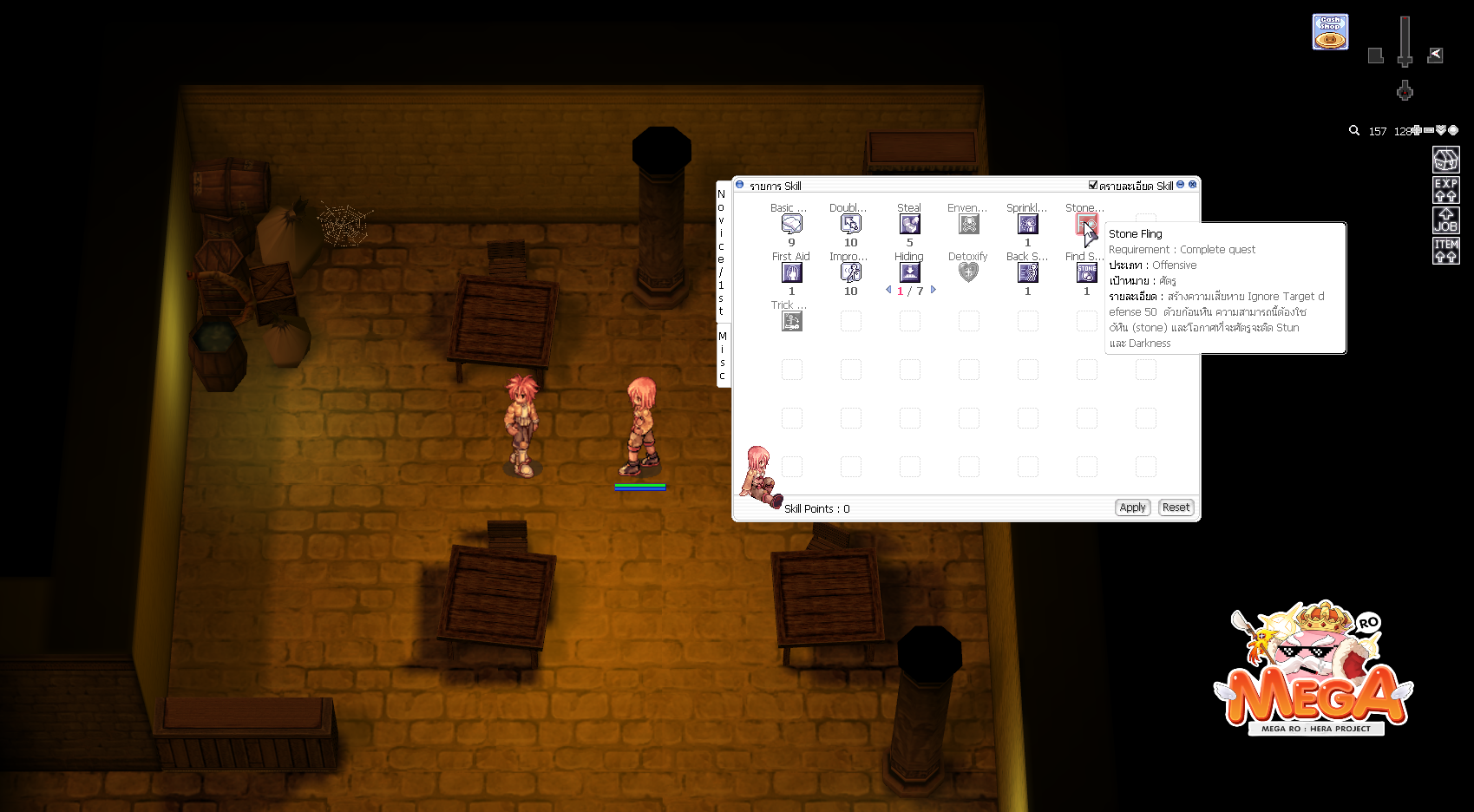Open the Cash Shop
Image resolution: width=1474 pixels, height=812 pixels.
pyautogui.click(x=1330, y=32)
